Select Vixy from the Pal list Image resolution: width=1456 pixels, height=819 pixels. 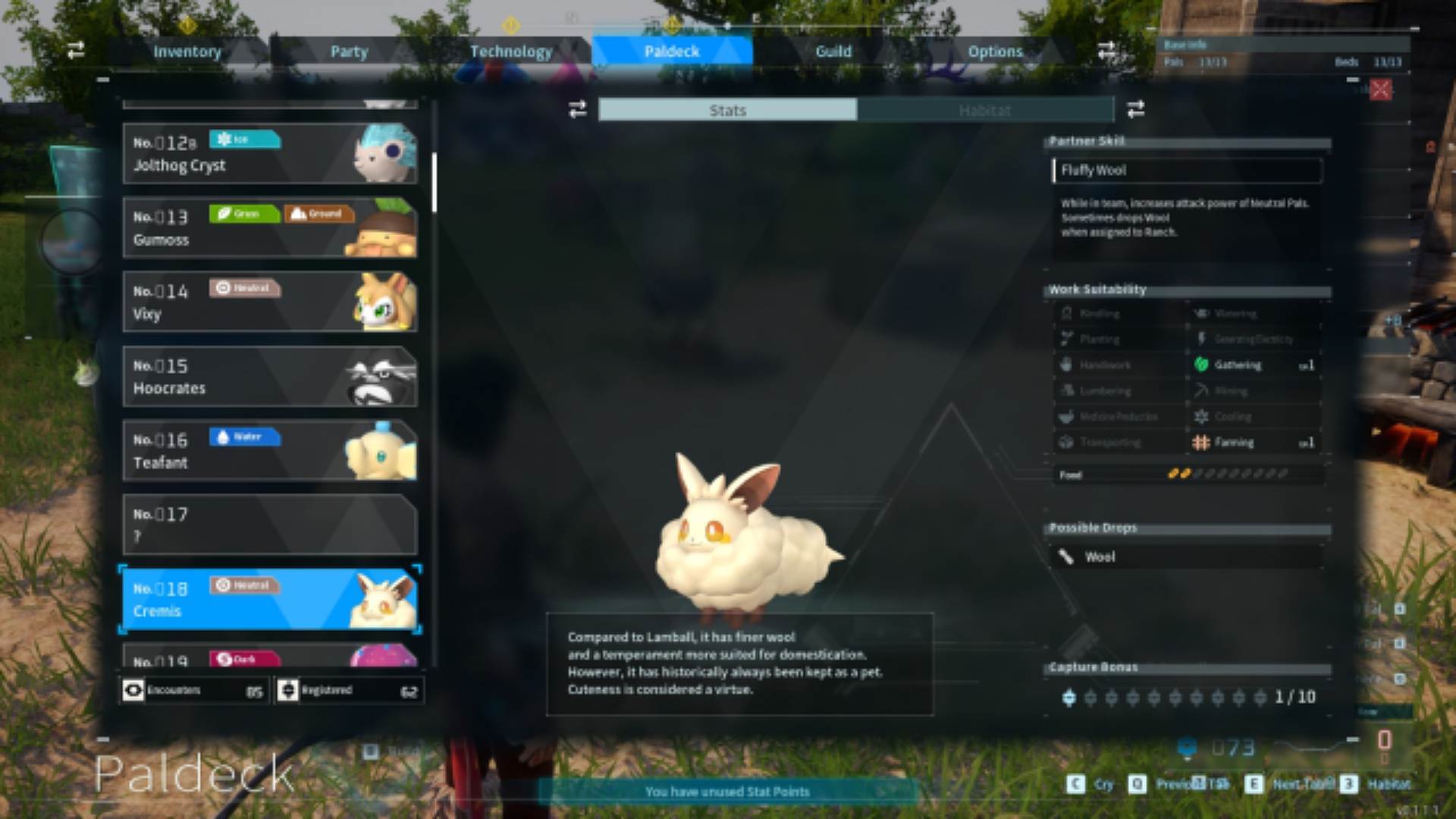pos(269,302)
